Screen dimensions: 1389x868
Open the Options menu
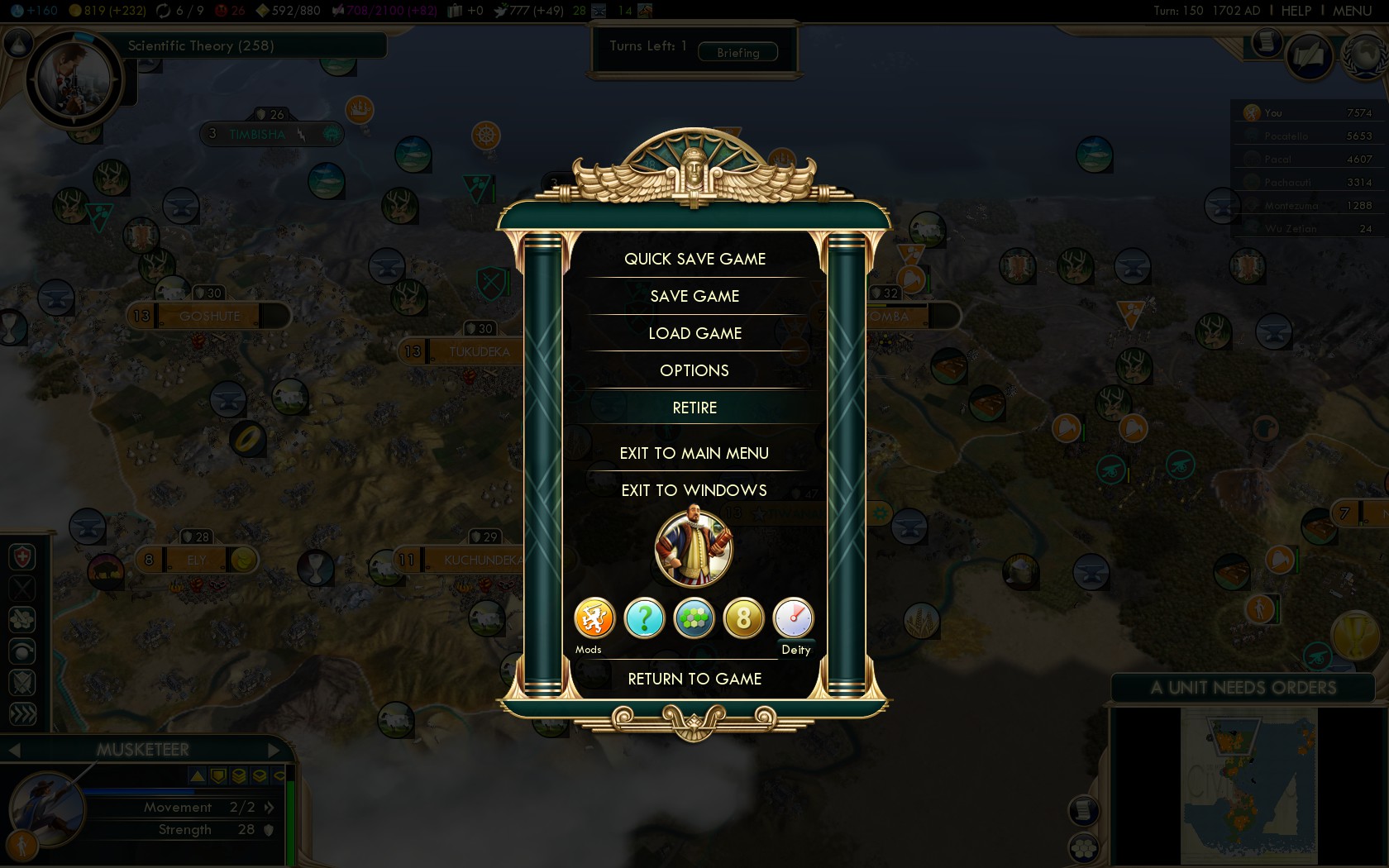[694, 370]
